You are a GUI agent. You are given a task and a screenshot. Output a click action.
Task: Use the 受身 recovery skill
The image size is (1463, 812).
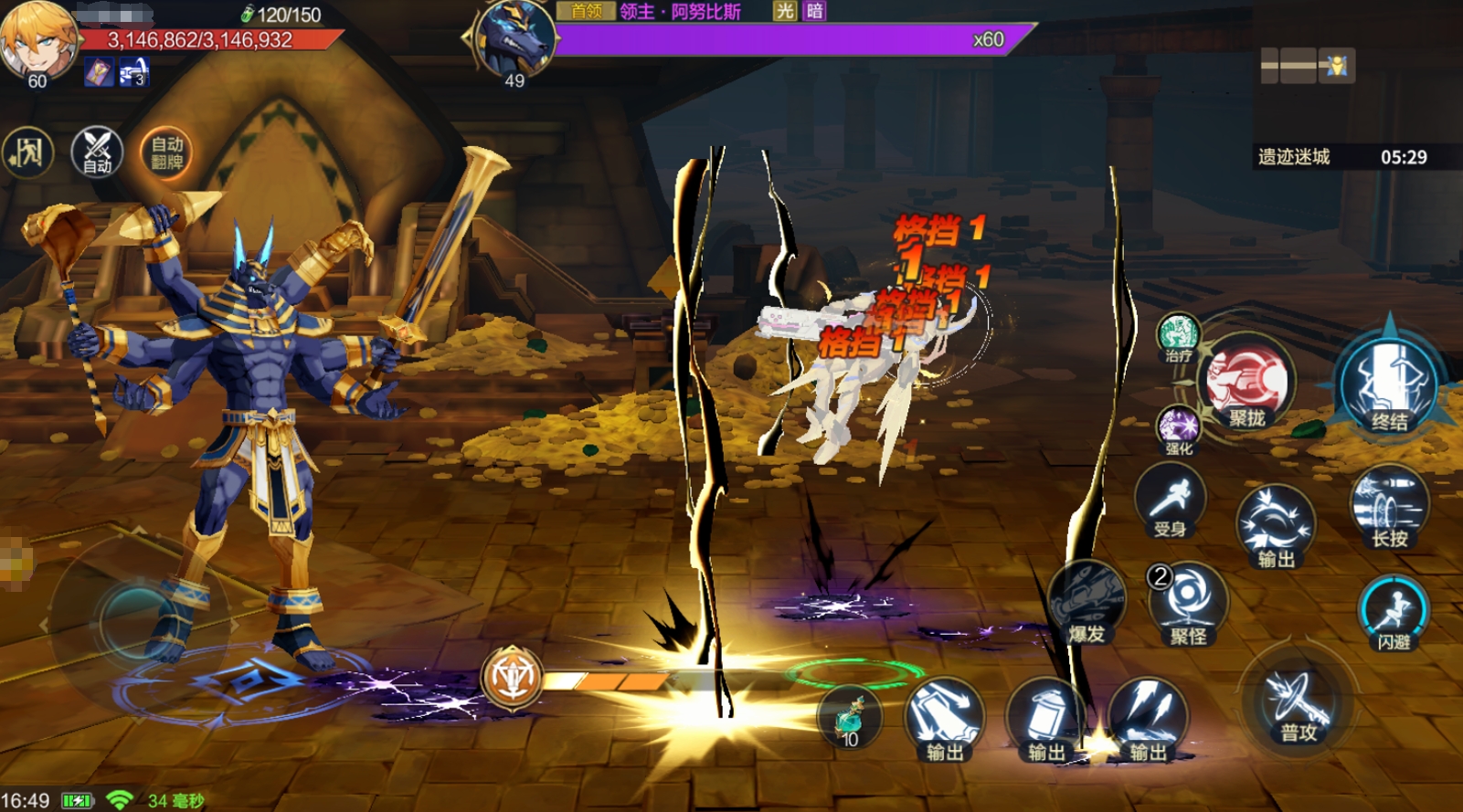(1170, 502)
